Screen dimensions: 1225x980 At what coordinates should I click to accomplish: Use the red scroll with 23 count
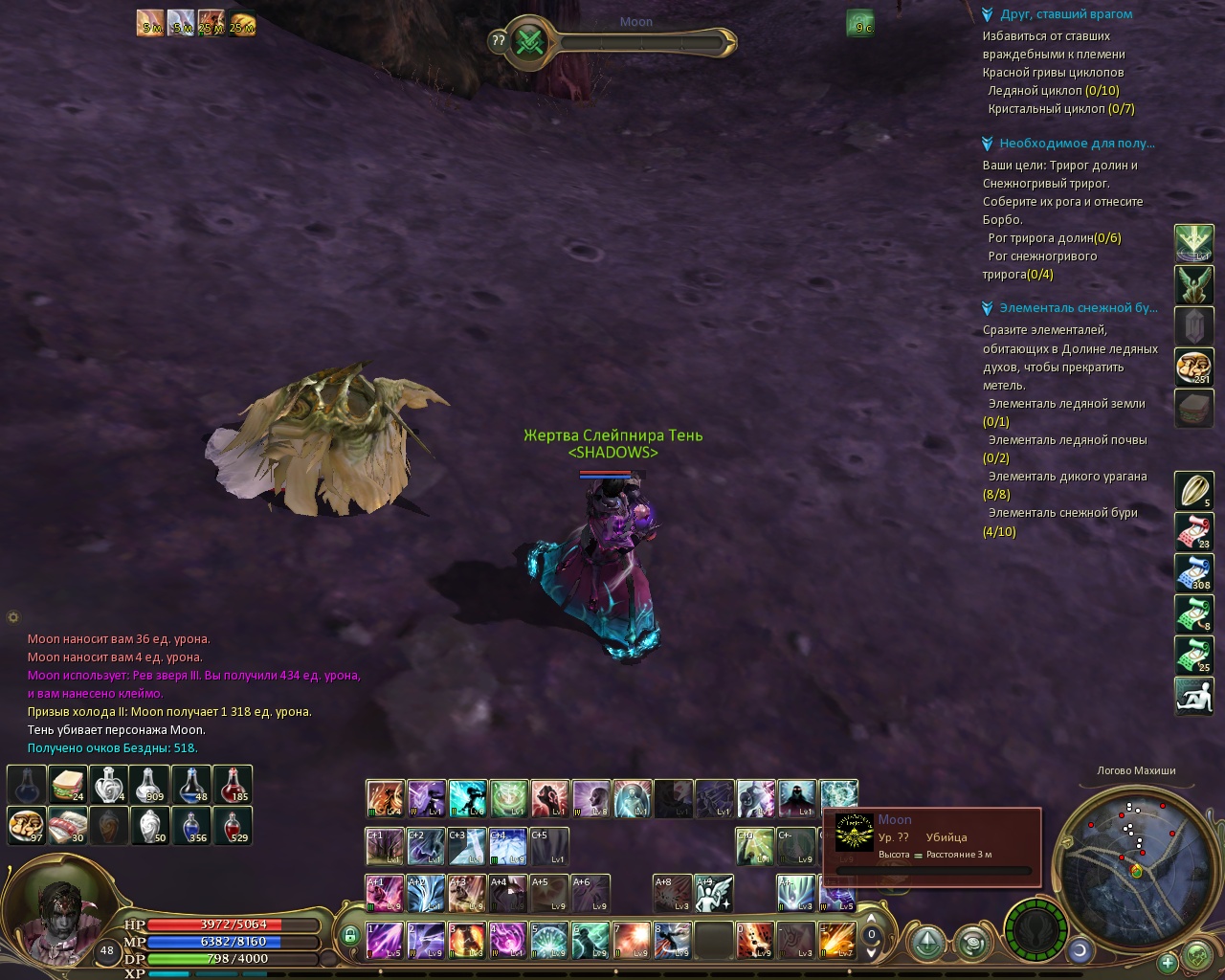click(x=1193, y=531)
